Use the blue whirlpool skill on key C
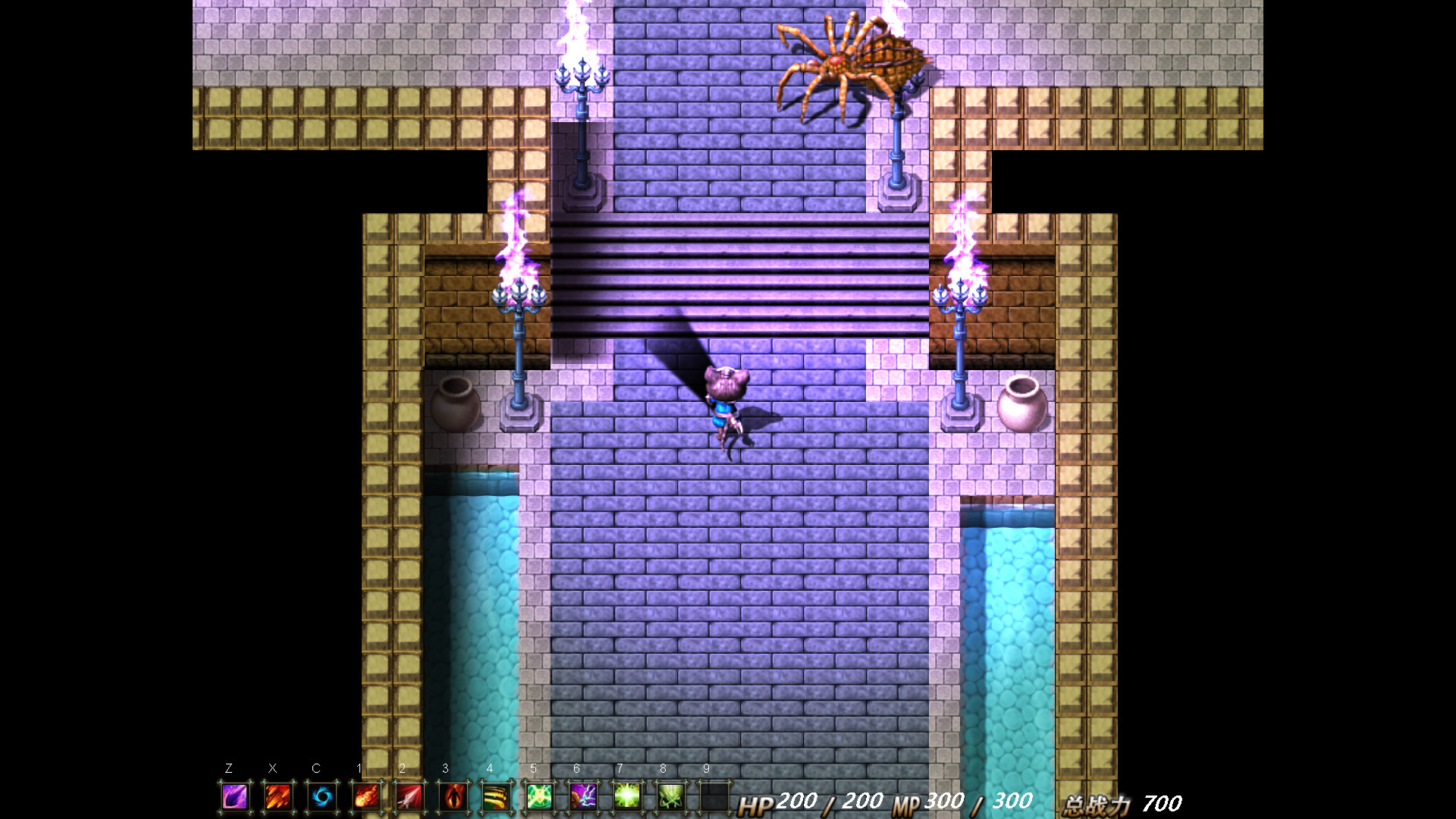 click(322, 797)
